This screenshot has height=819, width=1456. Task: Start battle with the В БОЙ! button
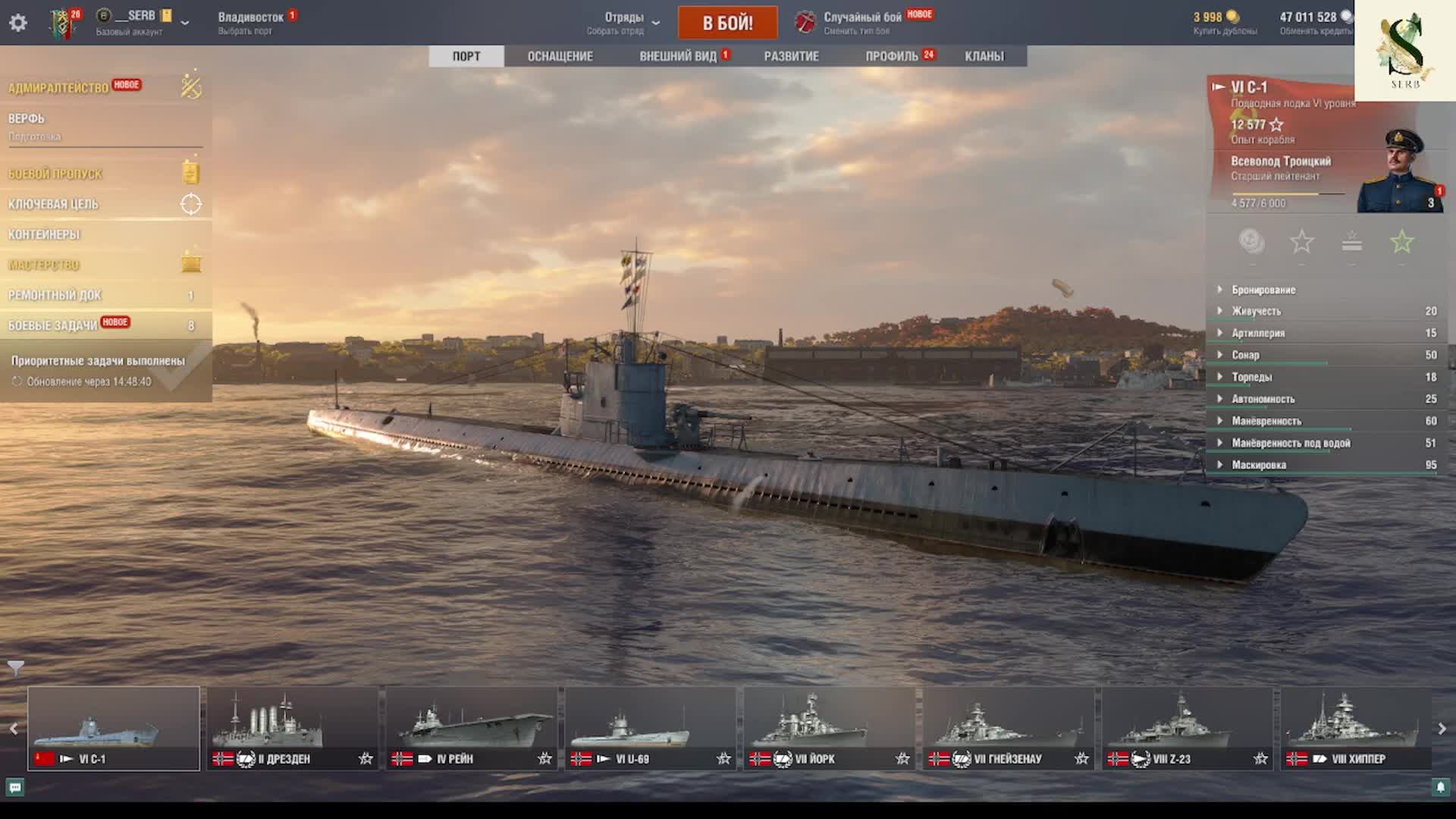(x=727, y=23)
